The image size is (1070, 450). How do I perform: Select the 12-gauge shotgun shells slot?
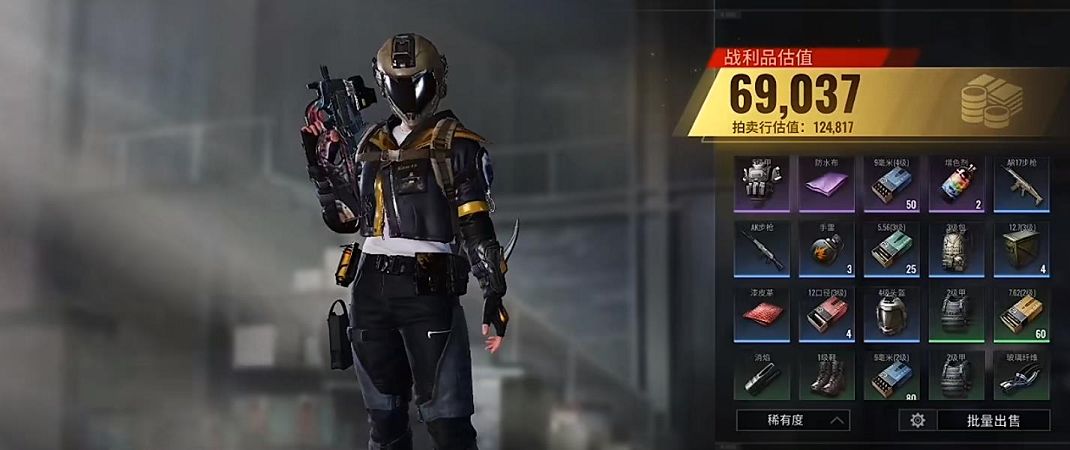pos(826,313)
